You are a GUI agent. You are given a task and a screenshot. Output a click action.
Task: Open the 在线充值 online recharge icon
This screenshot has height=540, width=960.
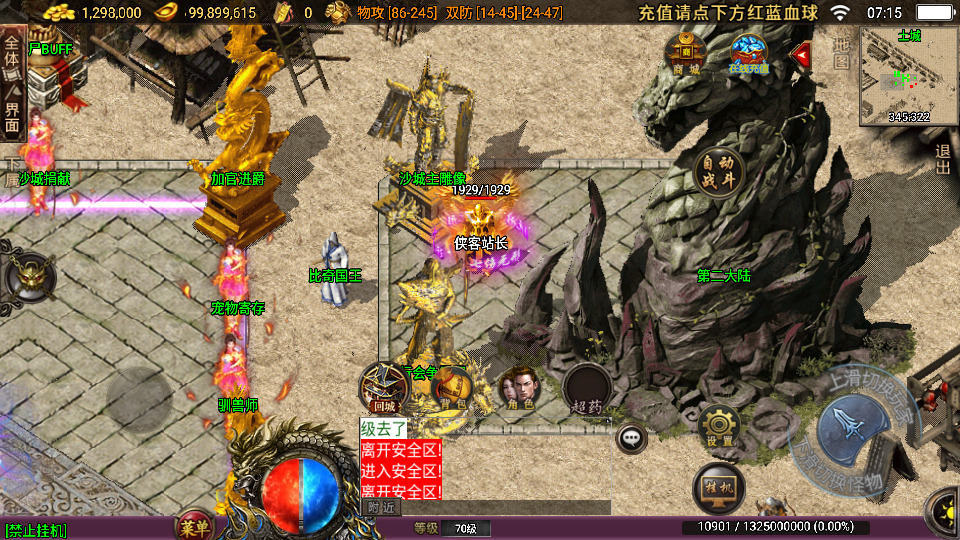coord(748,53)
